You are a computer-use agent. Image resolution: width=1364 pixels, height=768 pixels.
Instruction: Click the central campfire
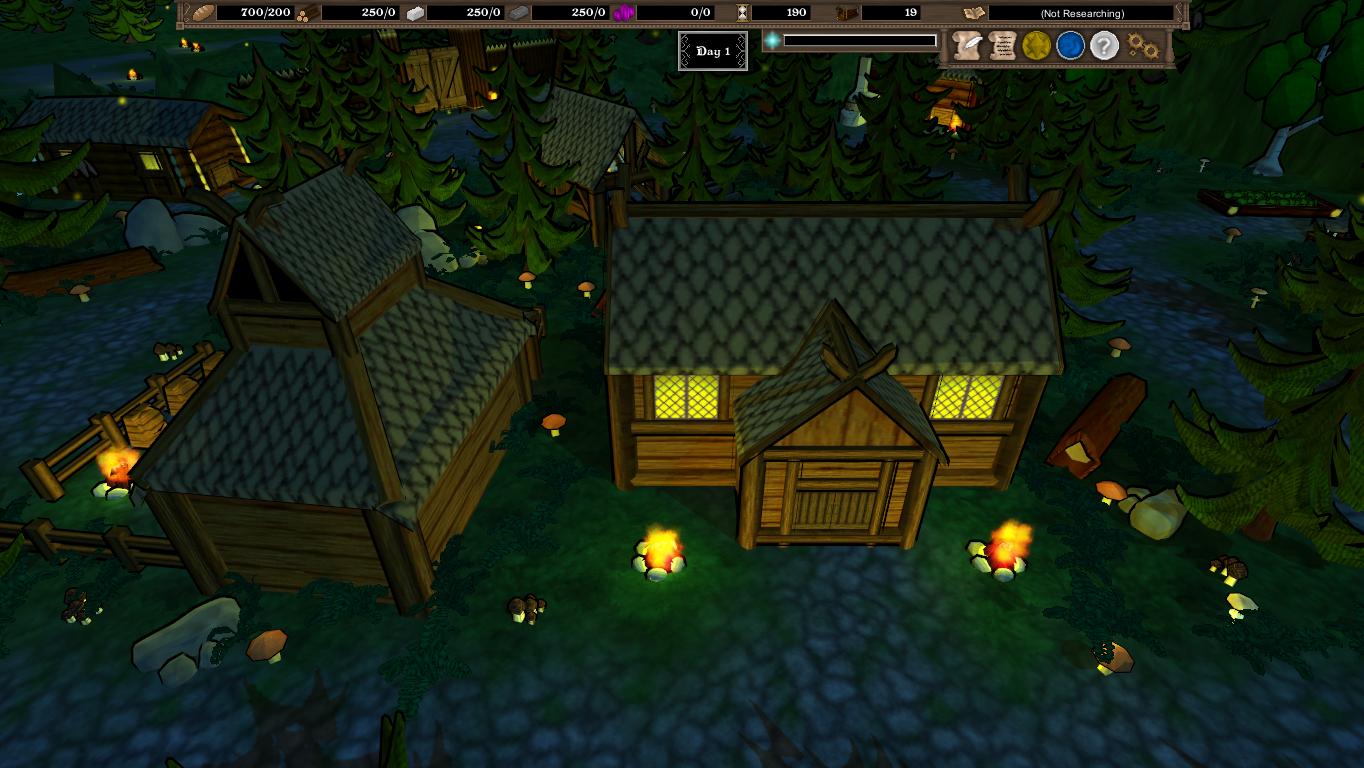coord(658,551)
